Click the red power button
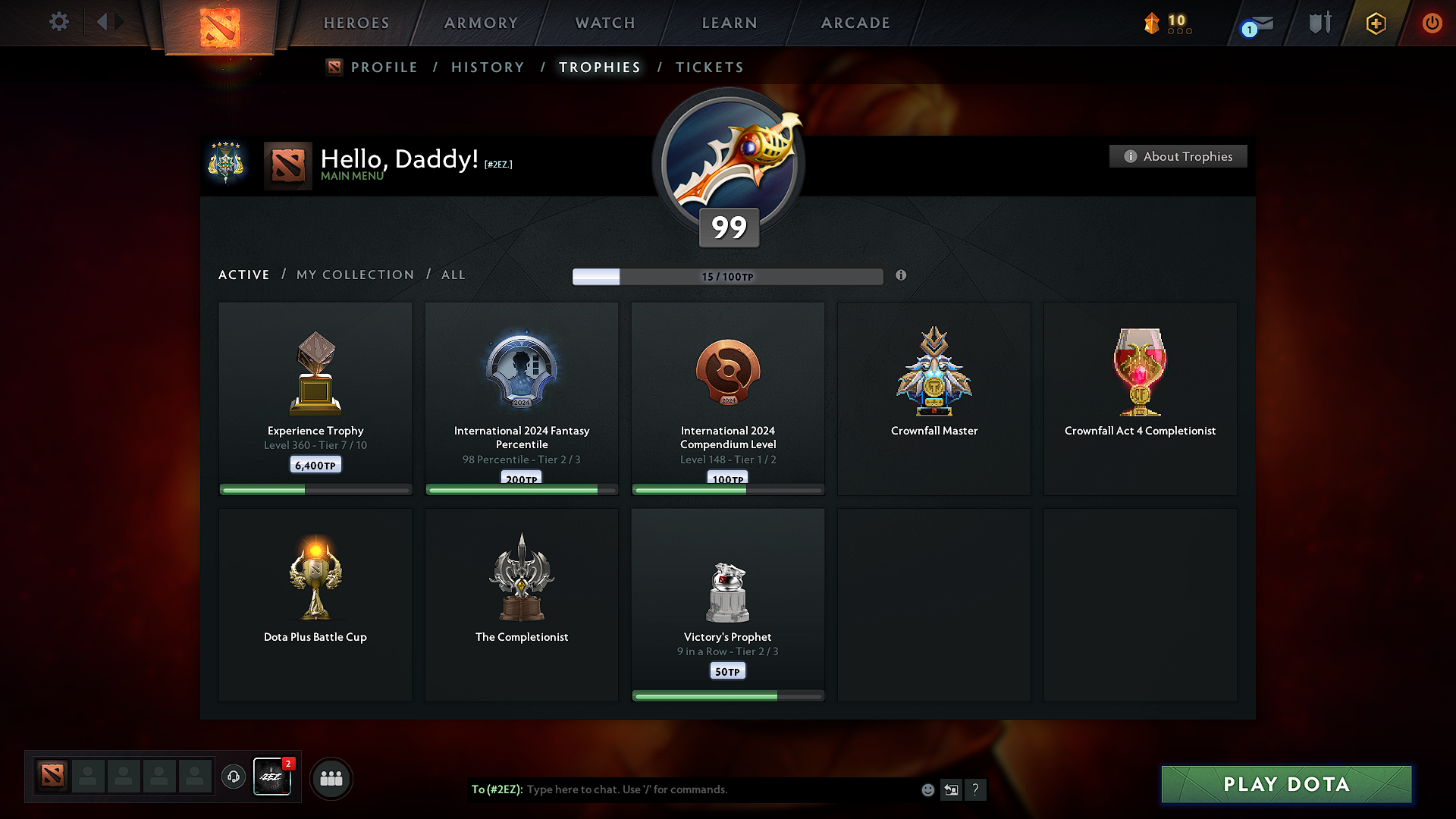Screen dimensions: 1456x819 1432,23
